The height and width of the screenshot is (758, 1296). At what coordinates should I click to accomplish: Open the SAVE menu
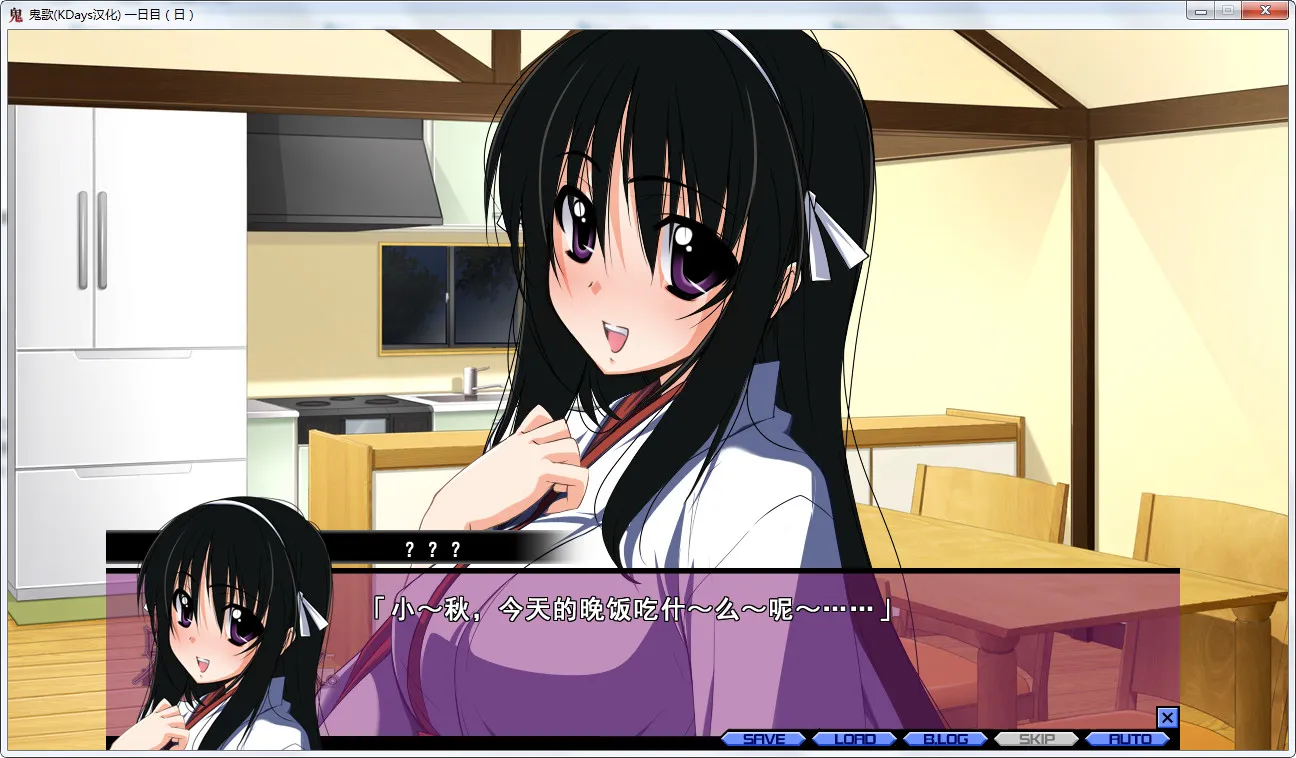(x=765, y=739)
